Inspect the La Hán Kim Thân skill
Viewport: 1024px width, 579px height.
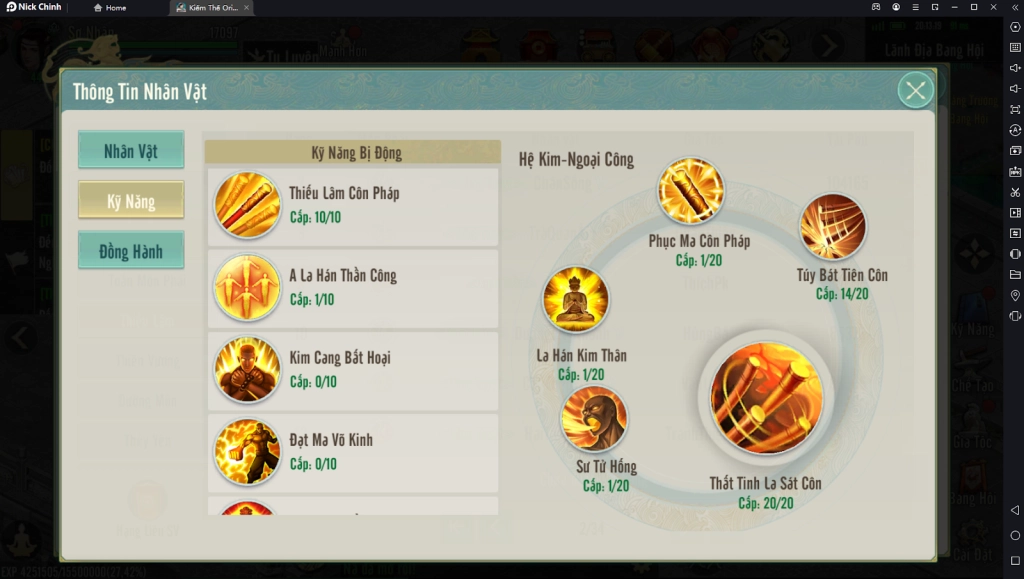pyautogui.click(x=575, y=299)
